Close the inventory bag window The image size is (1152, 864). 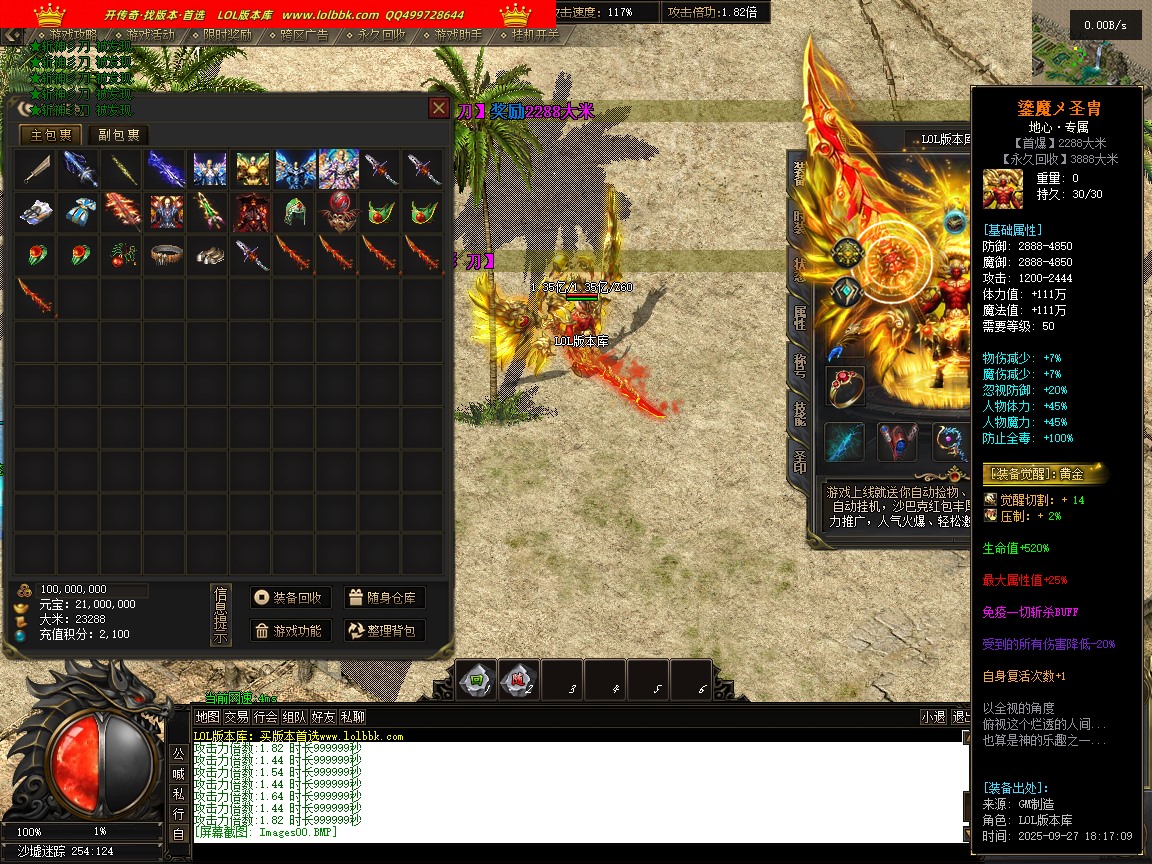pos(438,108)
